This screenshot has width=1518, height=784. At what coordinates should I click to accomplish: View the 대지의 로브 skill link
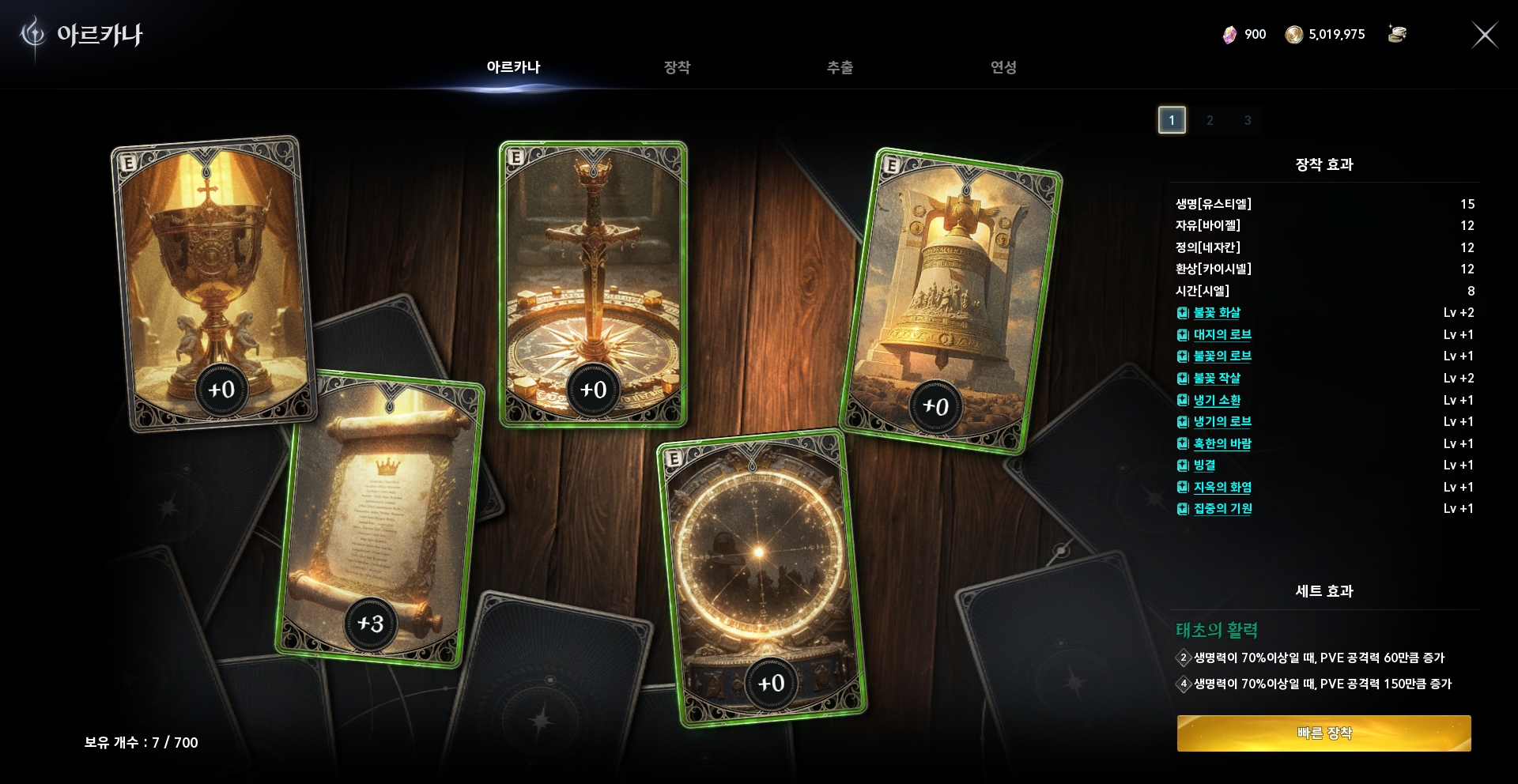pyautogui.click(x=1222, y=335)
